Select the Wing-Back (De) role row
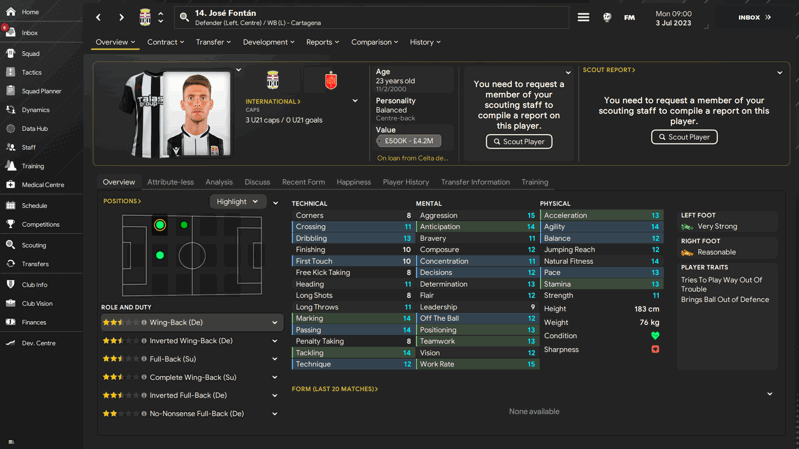The image size is (799, 449). [190, 323]
